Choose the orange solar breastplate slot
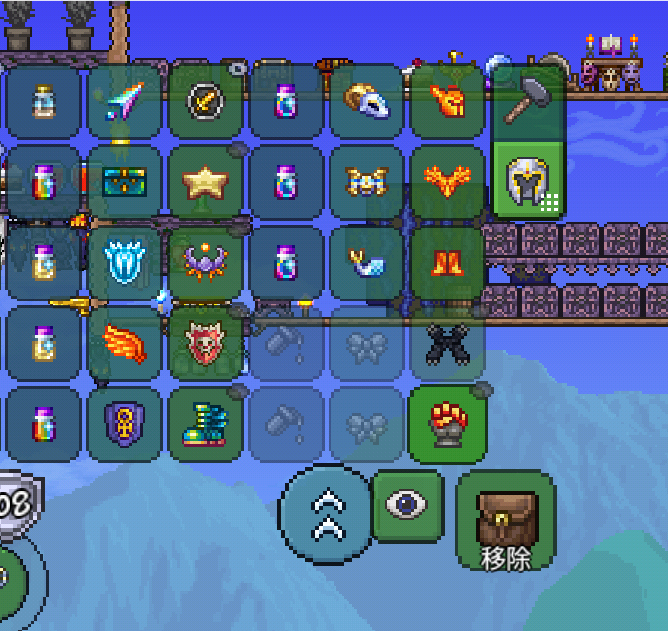This screenshot has width=668, height=631. [448, 181]
